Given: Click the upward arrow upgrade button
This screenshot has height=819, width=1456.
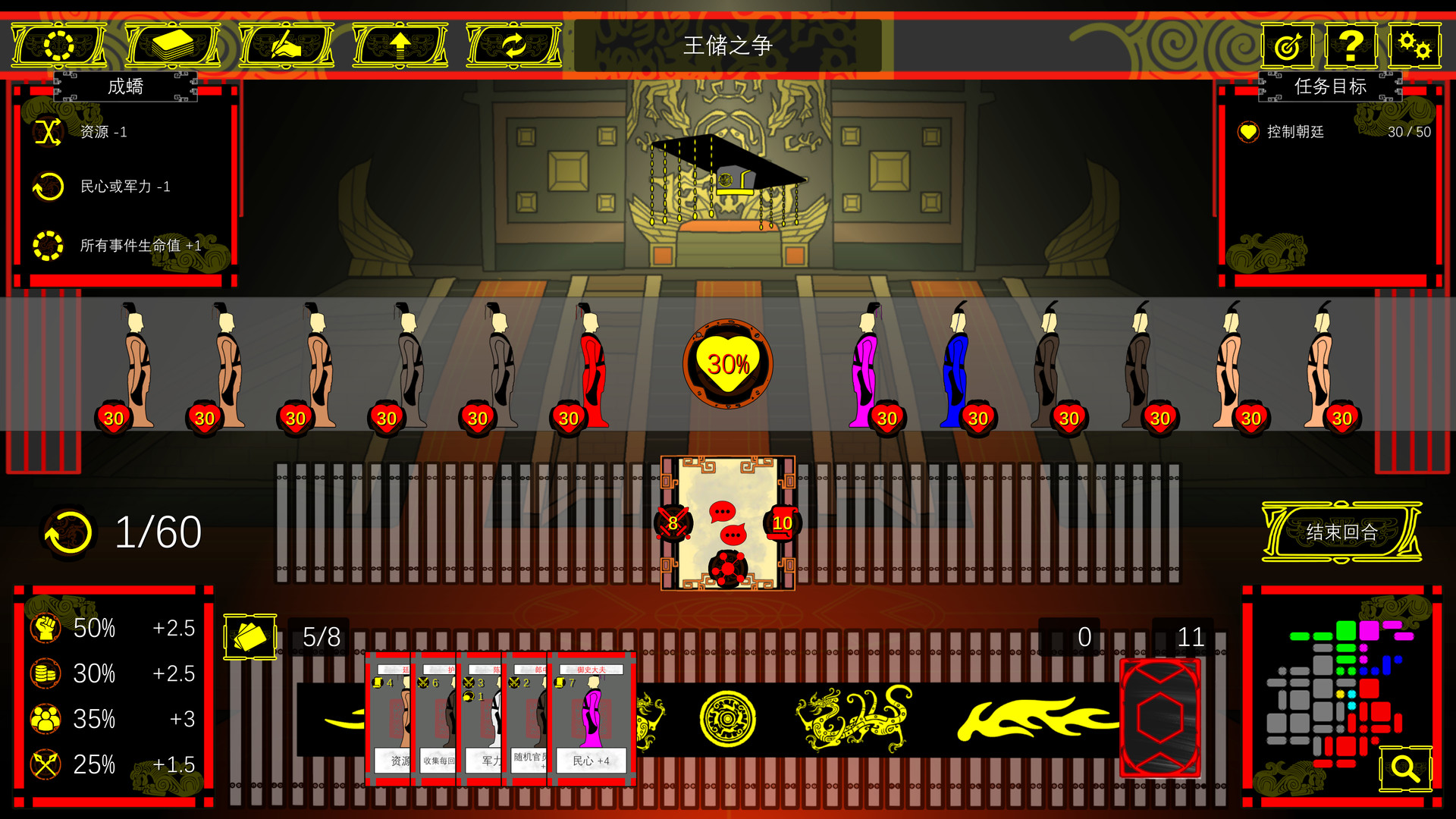Looking at the screenshot, I should (x=400, y=45).
